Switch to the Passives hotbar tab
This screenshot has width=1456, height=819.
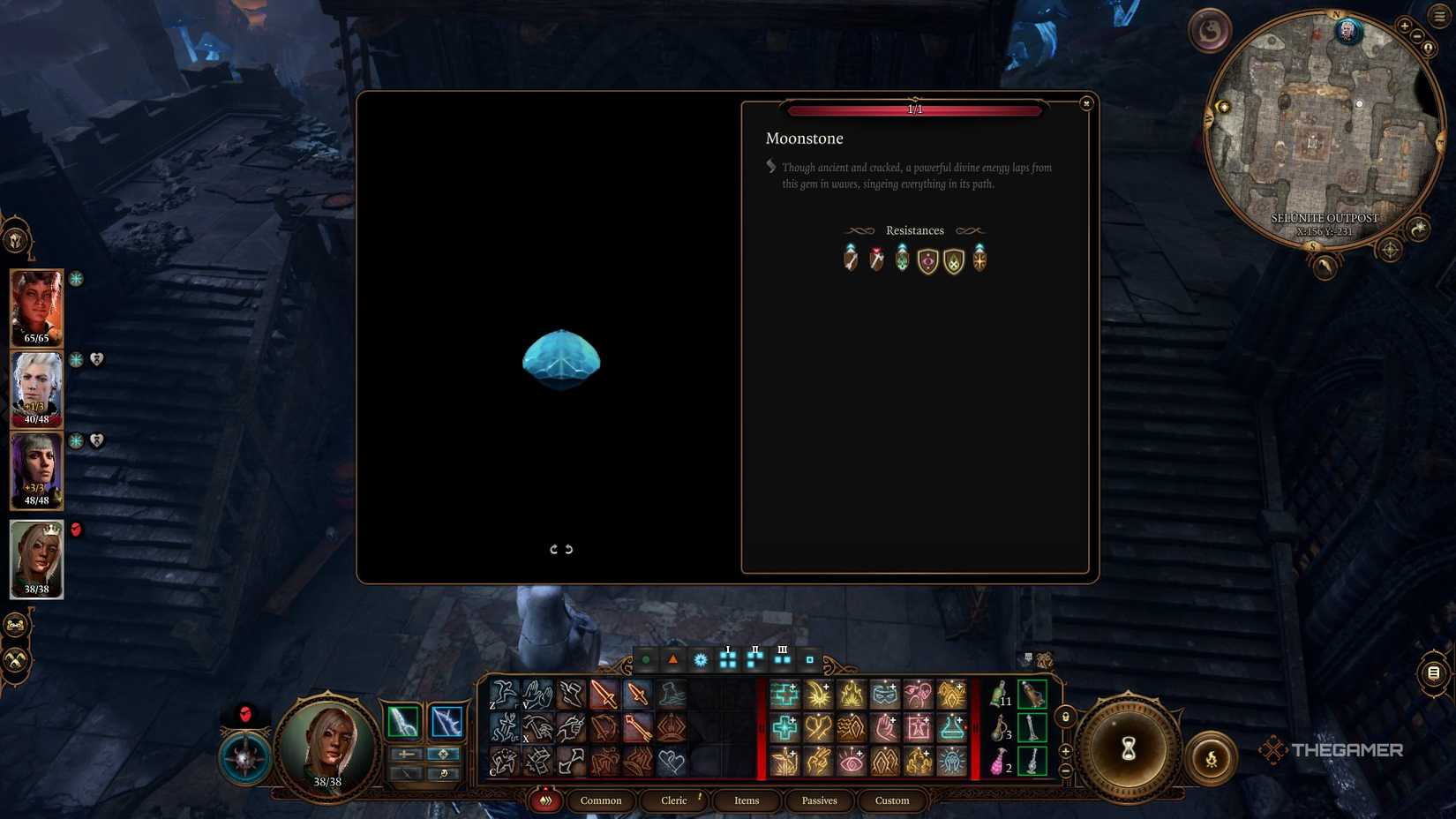click(x=819, y=800)
